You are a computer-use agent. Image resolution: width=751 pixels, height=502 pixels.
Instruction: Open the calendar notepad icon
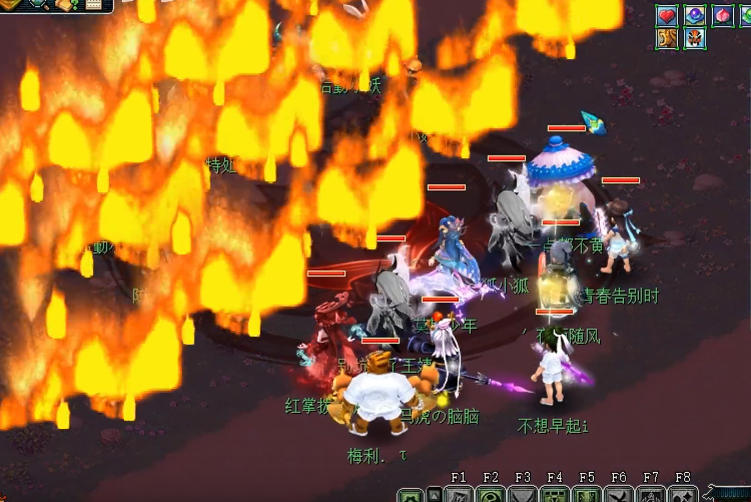(x=93, y=4)
